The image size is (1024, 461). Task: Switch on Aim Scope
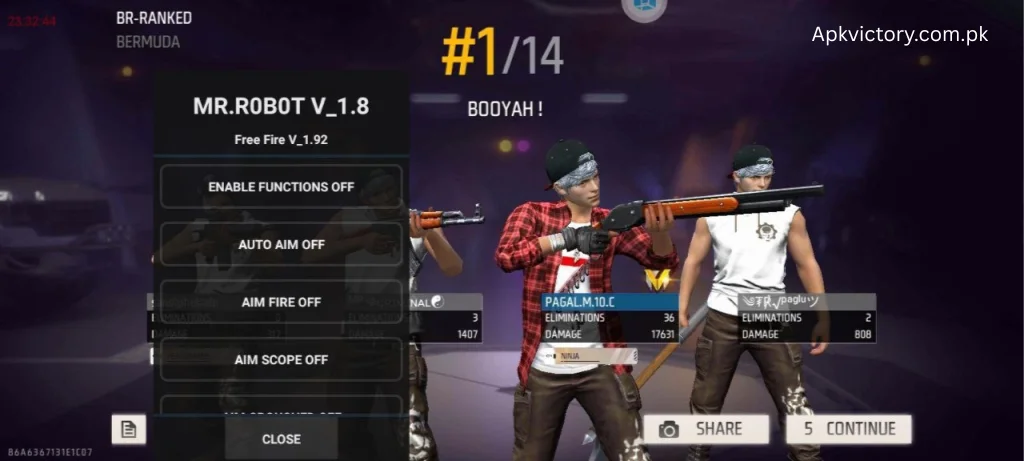(x=281, y=359)
